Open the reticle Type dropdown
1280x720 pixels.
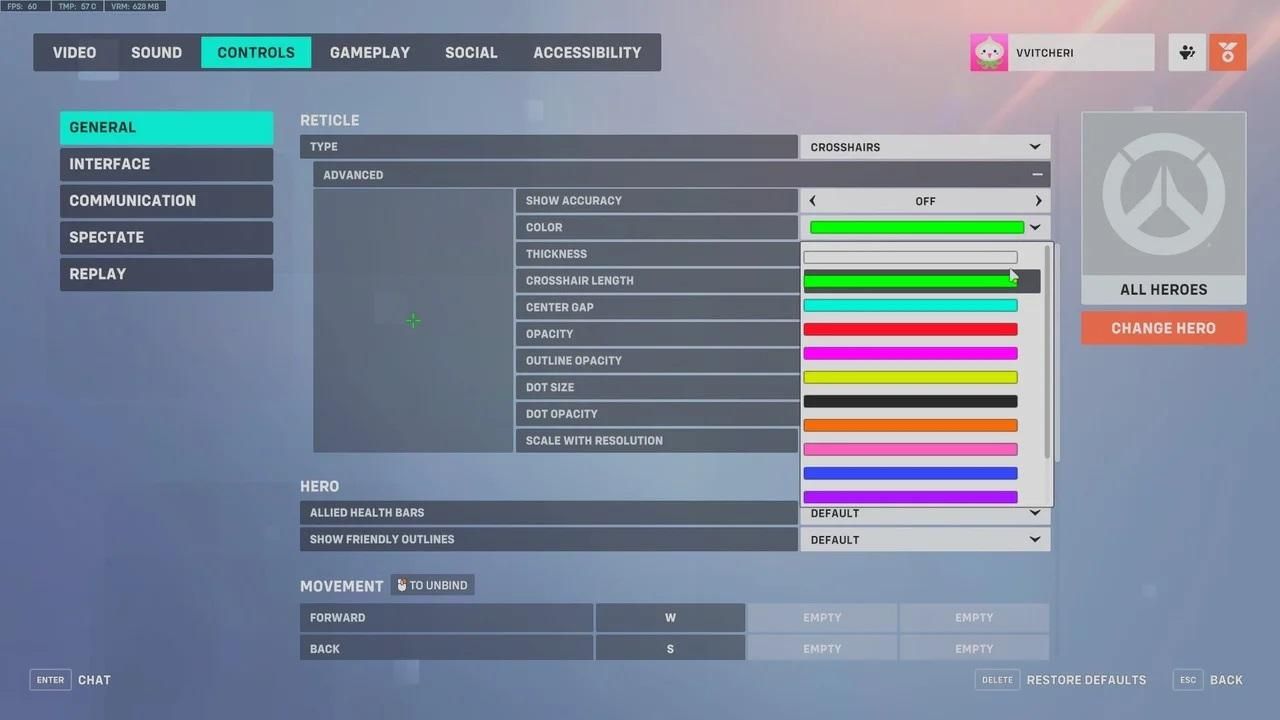coord(925,147)
